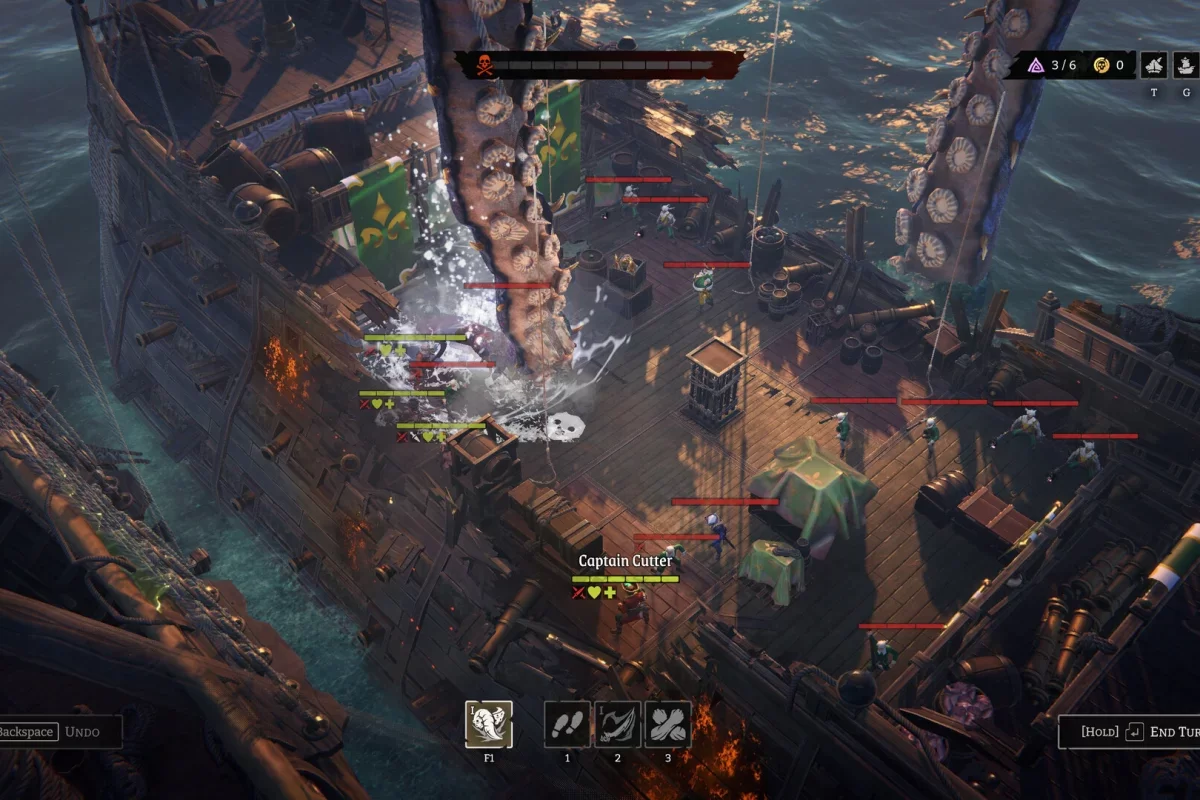Viewport: 1200px width, 800px height.
Task: Click the galleon ship icon button
Action: [1185, 66]
